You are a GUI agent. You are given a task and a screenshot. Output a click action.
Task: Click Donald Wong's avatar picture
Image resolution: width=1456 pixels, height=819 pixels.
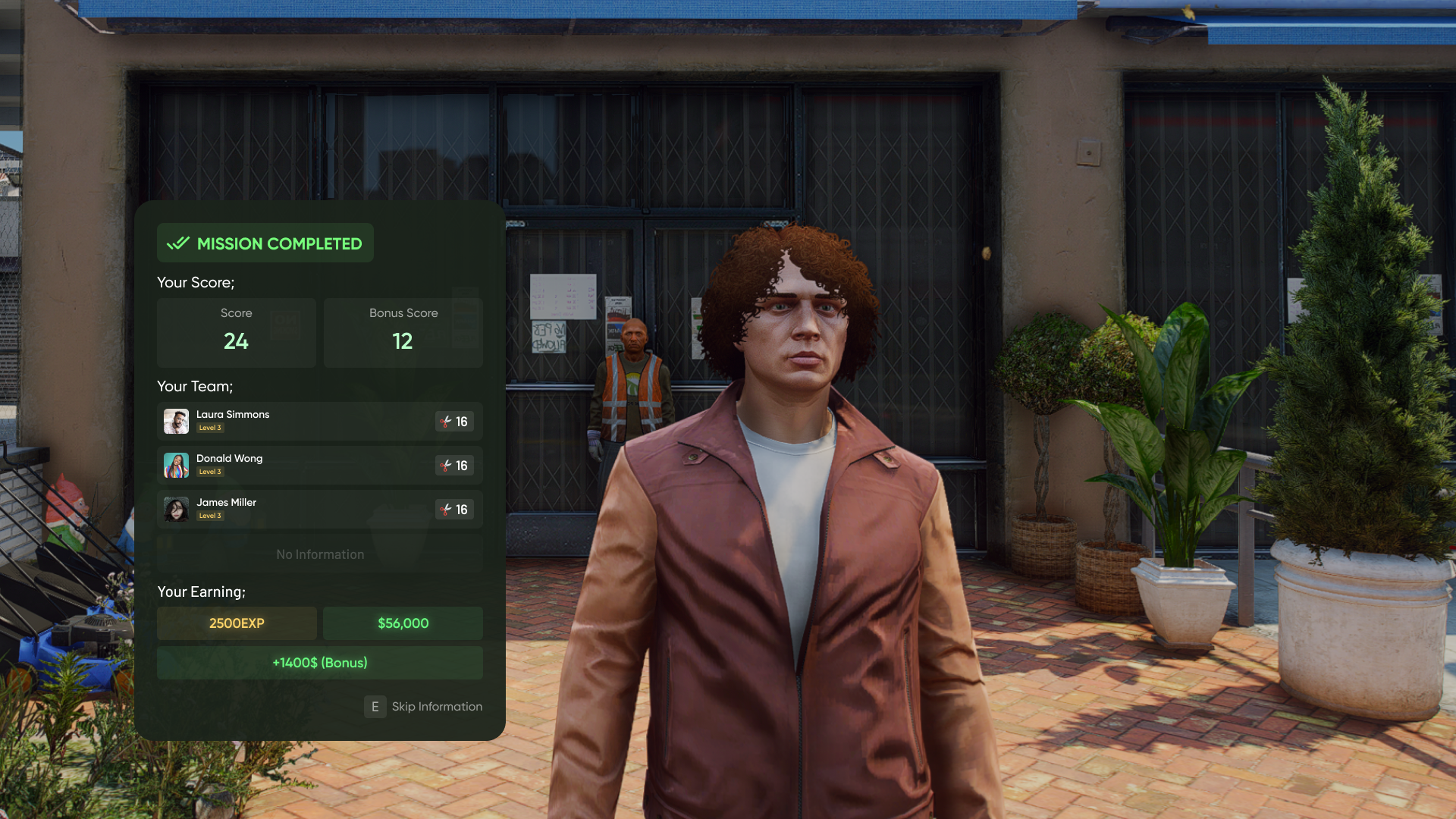point(176,465)
